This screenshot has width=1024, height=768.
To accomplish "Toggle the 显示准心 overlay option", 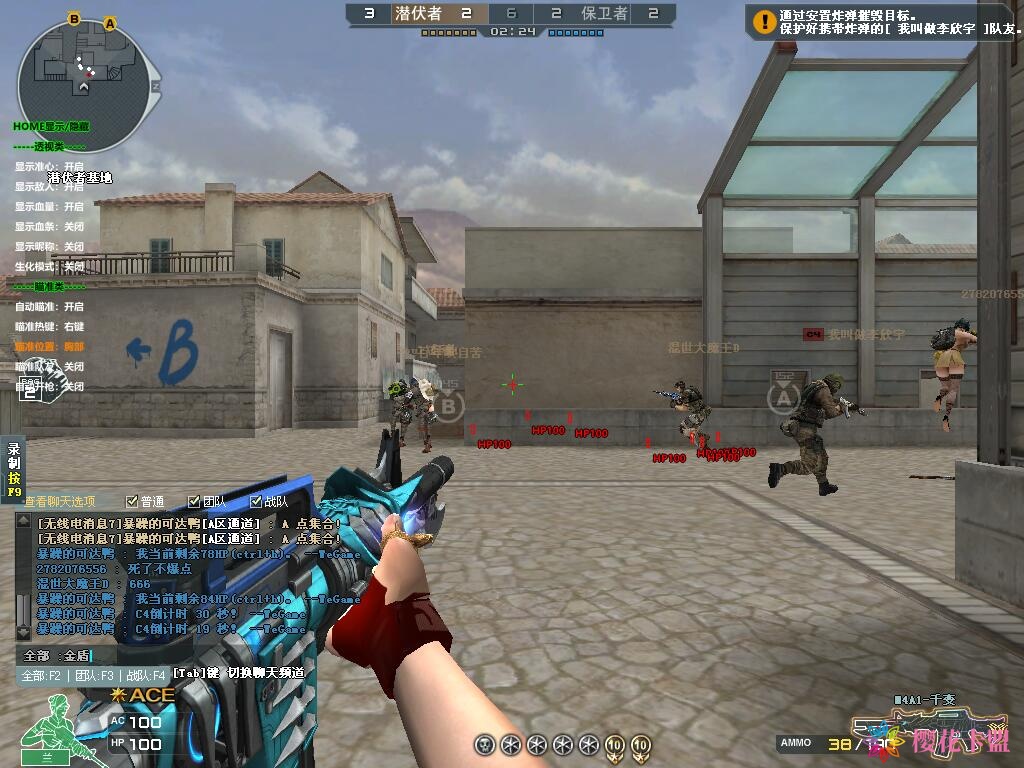I will (49, 166).
